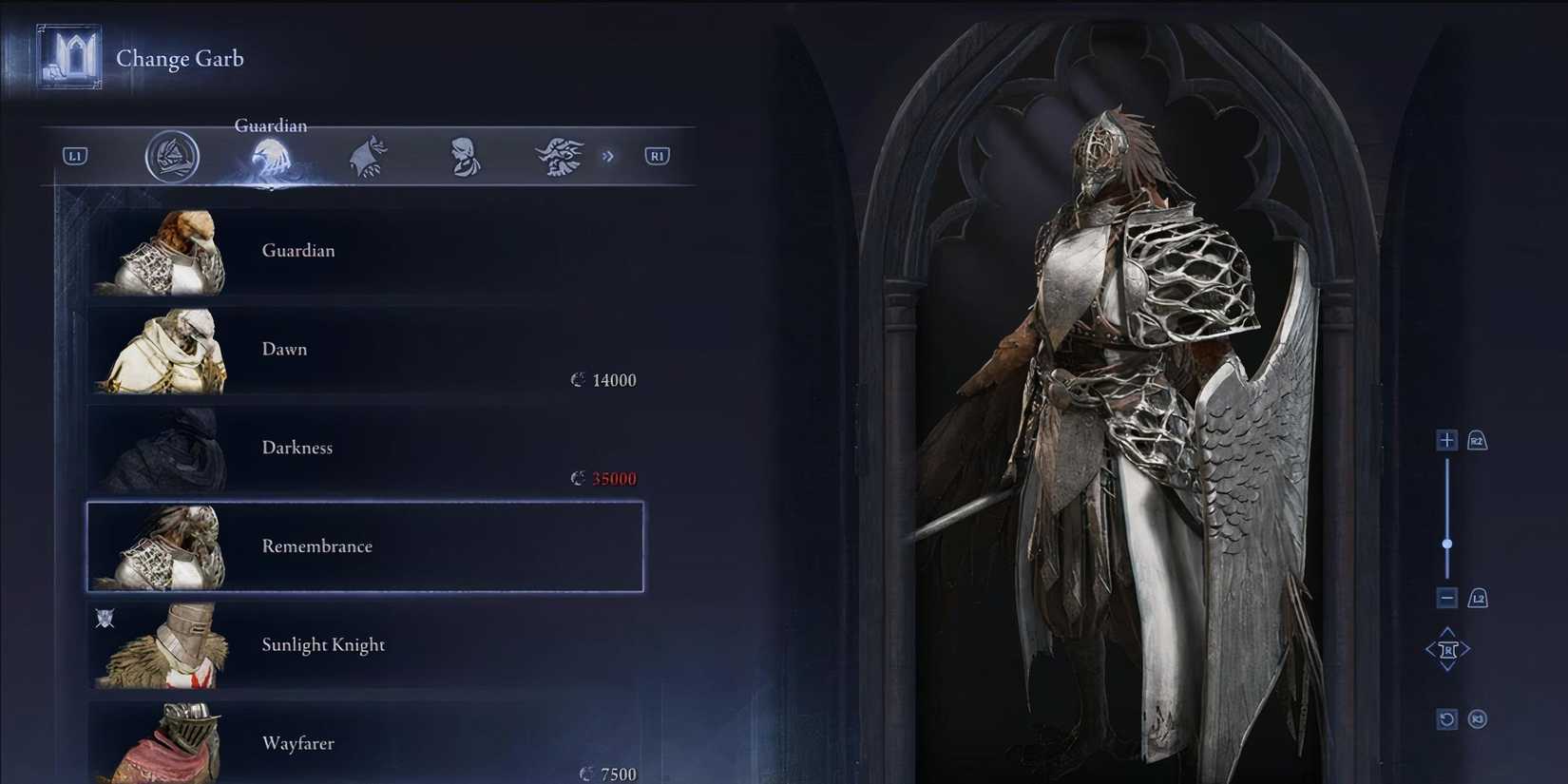Click the Change Garb header icon

tap(67, 57)
